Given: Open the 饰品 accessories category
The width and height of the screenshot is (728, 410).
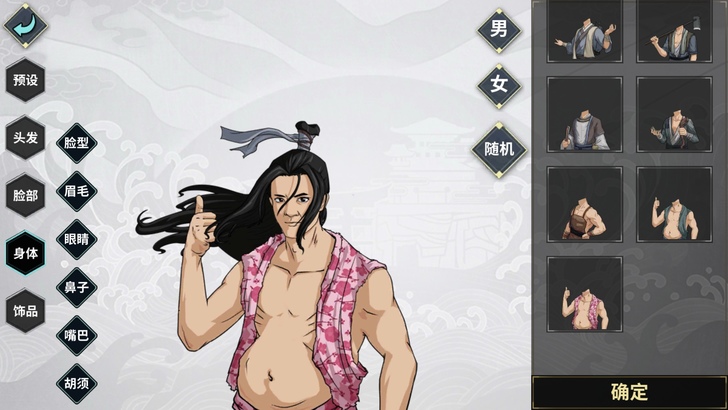Looking at the screenshot, I should click(25, 311).
